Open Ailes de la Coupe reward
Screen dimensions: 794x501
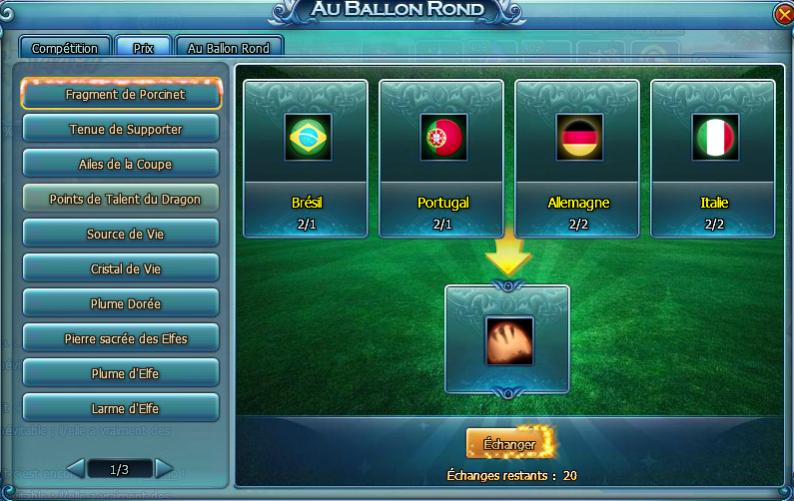(121, 164)
